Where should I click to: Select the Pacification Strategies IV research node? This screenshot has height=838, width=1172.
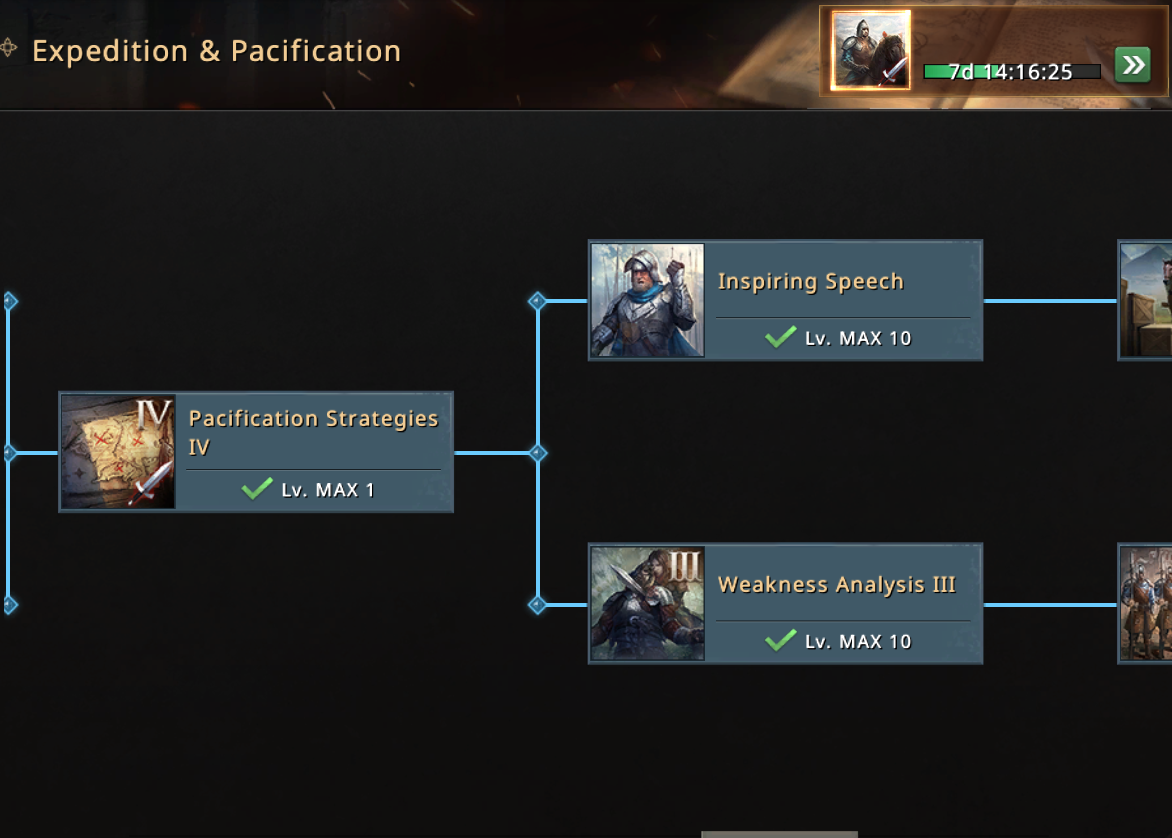tap(256, 452)
